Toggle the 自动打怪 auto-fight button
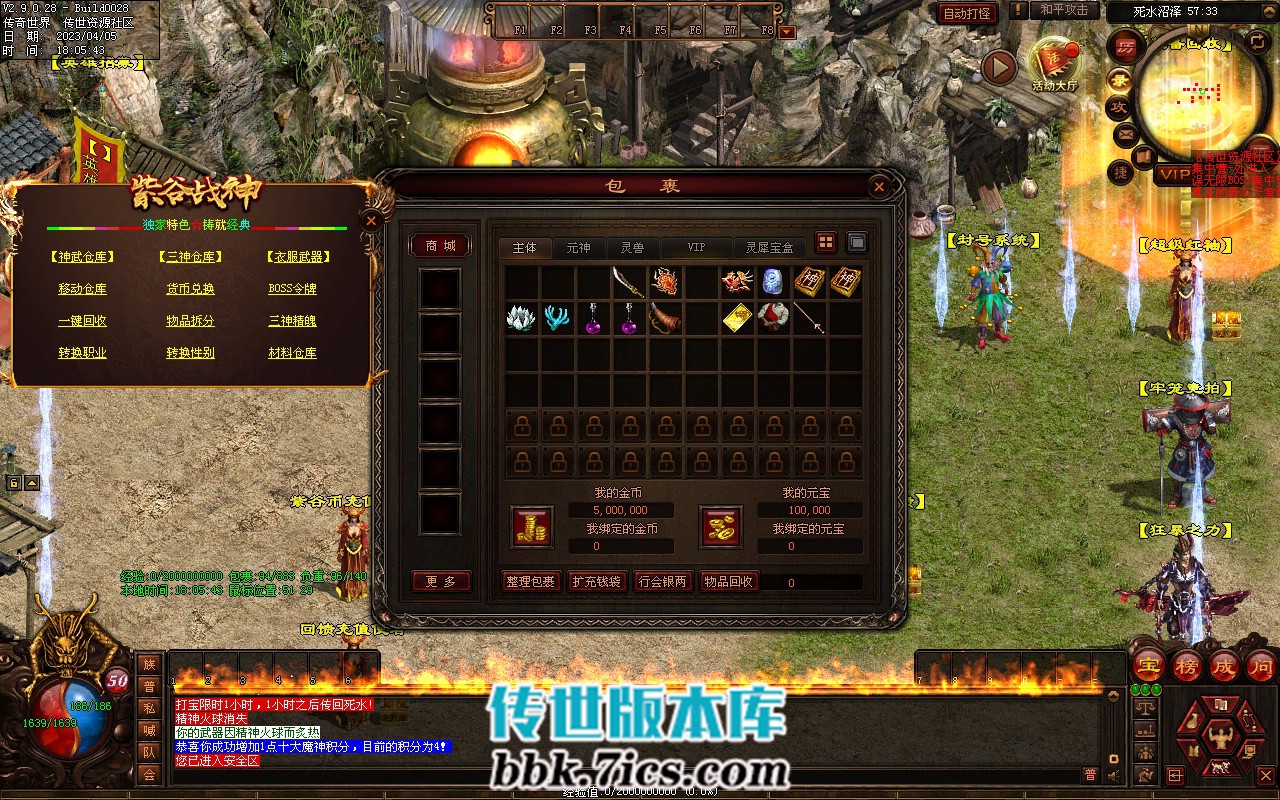Image resolution: width=1280 pixels, height=800 pixels. coord(967,13)
